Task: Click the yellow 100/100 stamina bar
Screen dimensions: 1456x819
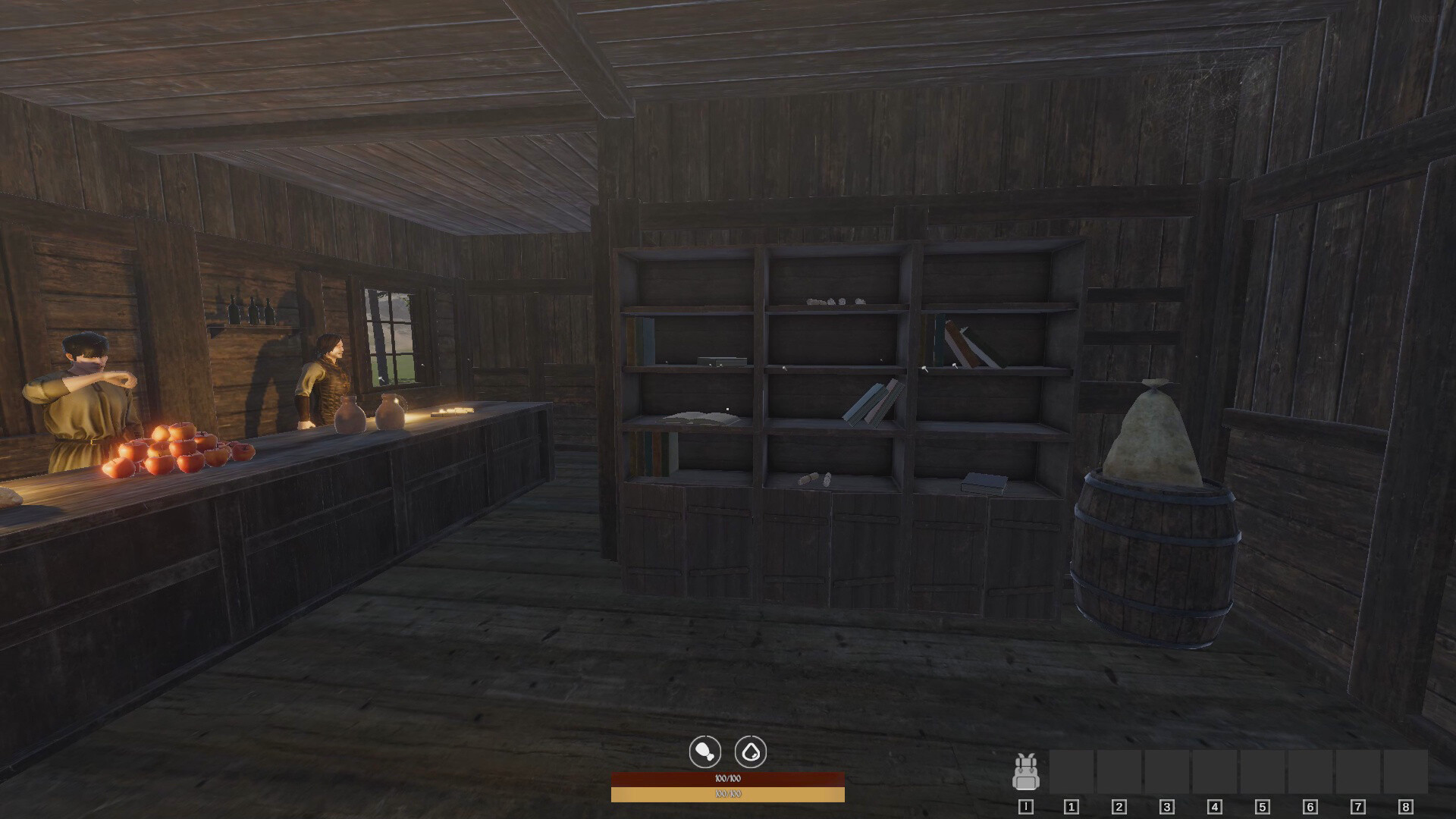Action: click(728, 795)
